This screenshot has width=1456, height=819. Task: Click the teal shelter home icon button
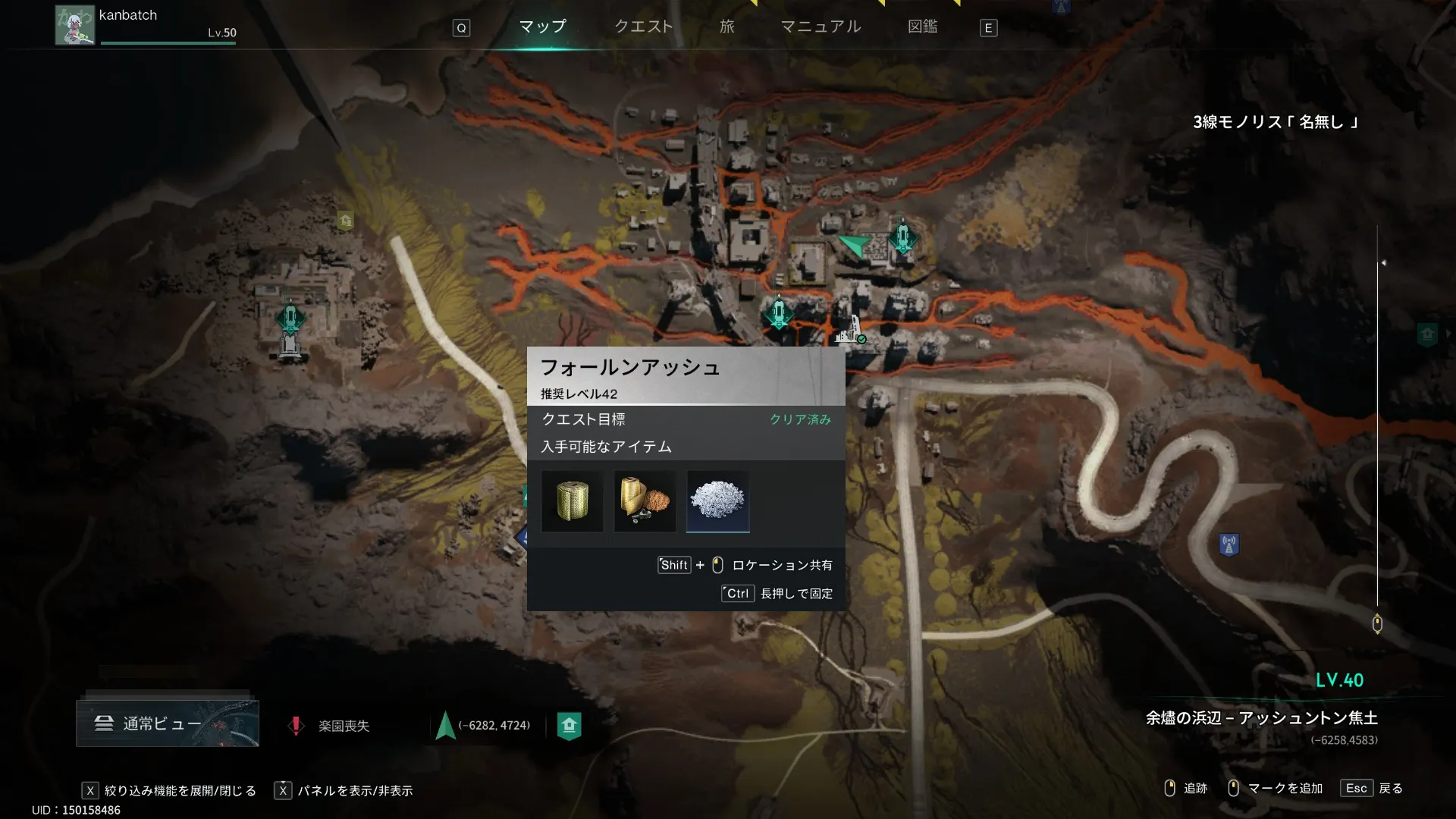pyautogui.click(x=569, y=726)
